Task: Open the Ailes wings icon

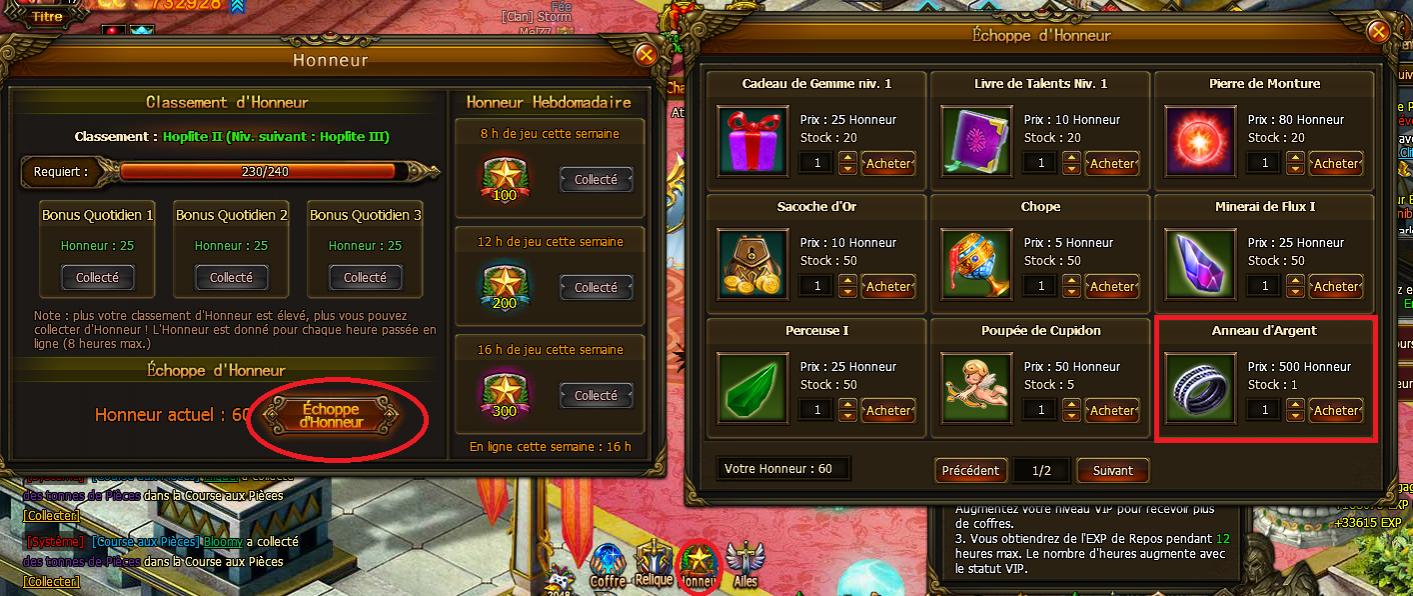Action: click(x=744, y=564)
